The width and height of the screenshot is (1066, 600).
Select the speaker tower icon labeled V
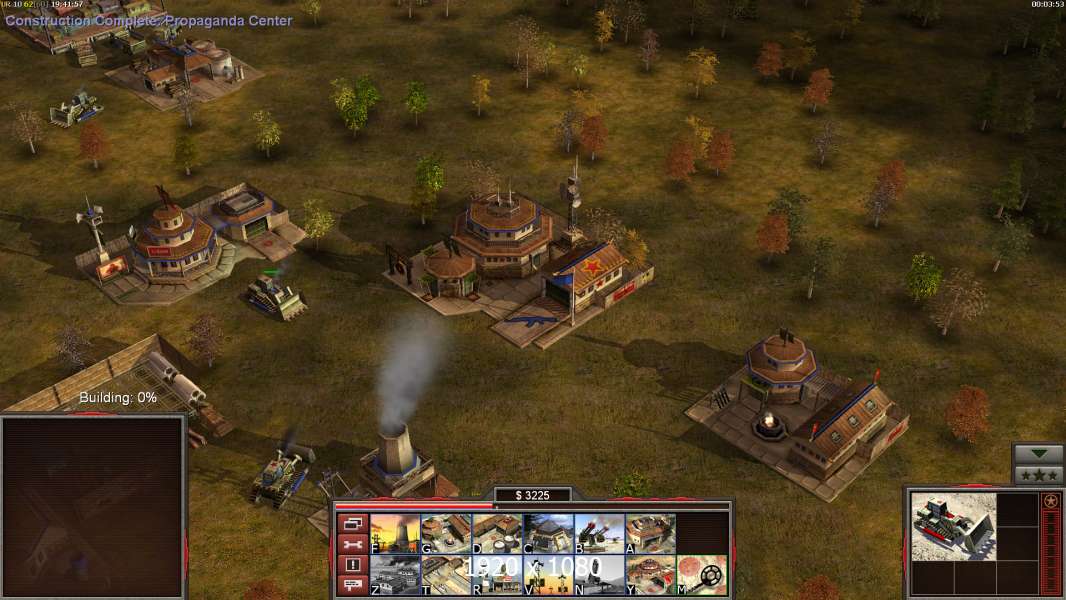(548, 575)
